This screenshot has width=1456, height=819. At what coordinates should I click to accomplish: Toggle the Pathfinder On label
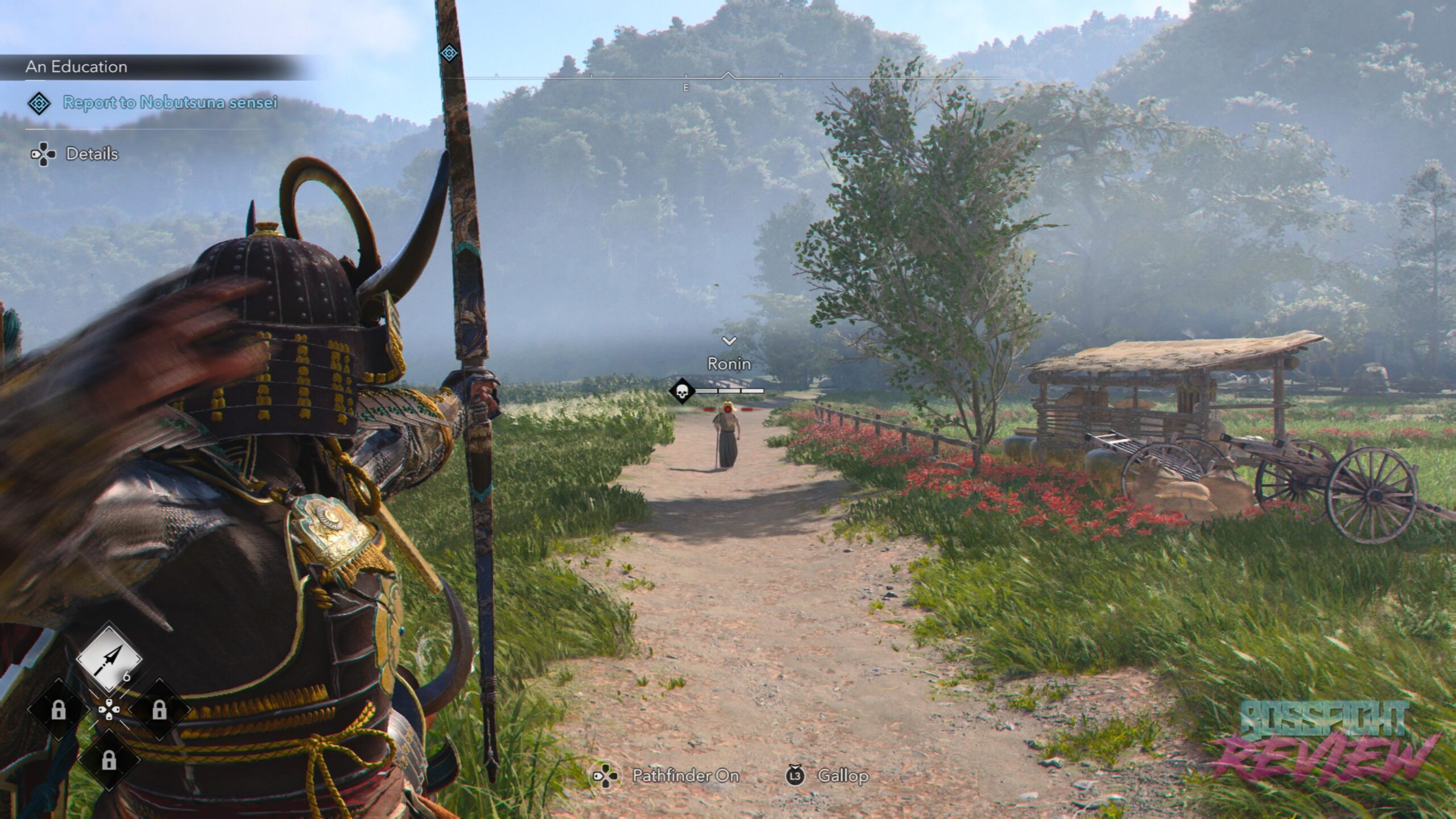[x=685, y=776]
